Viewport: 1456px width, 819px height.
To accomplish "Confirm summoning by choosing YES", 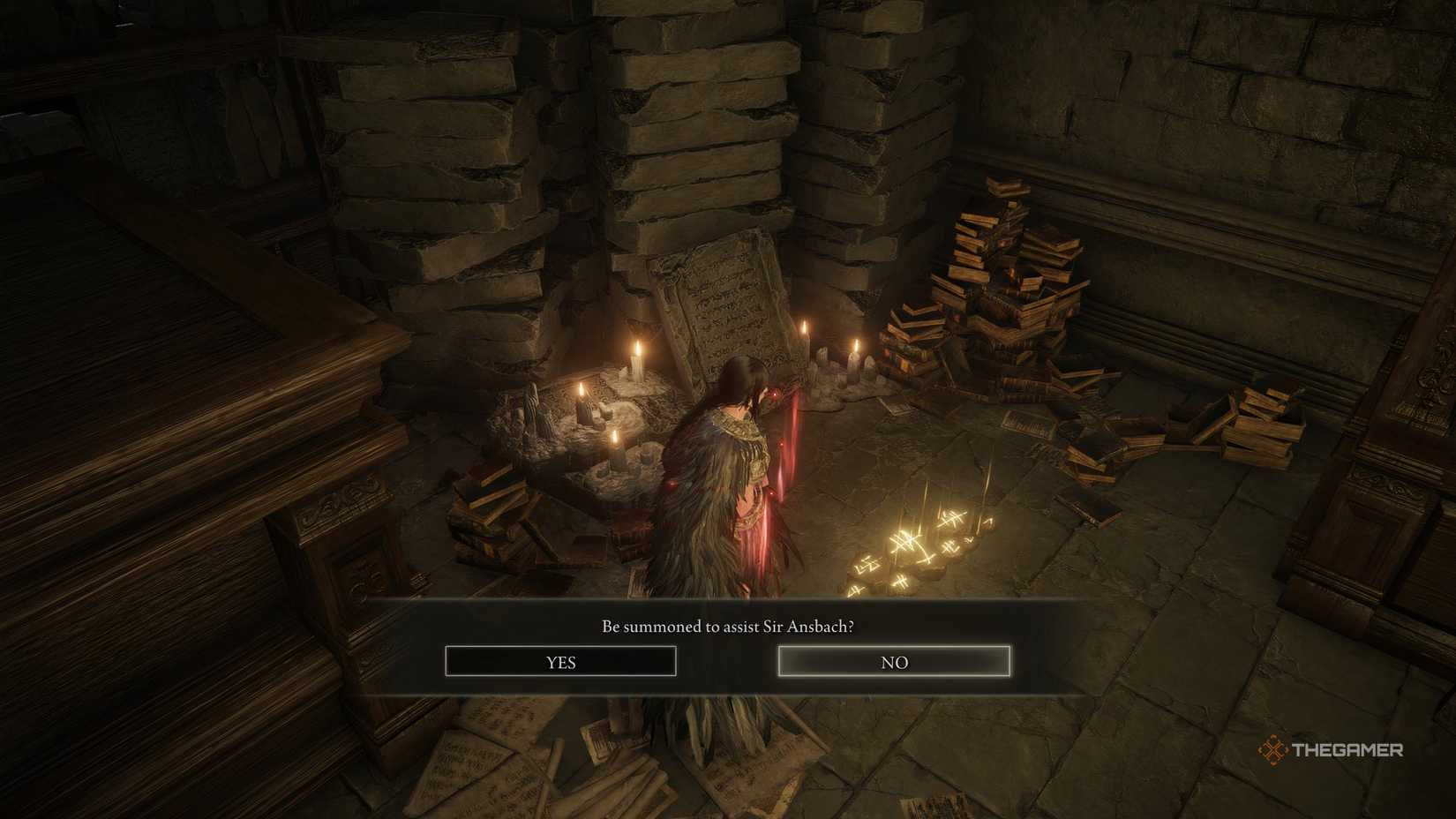I will point(561,661).
